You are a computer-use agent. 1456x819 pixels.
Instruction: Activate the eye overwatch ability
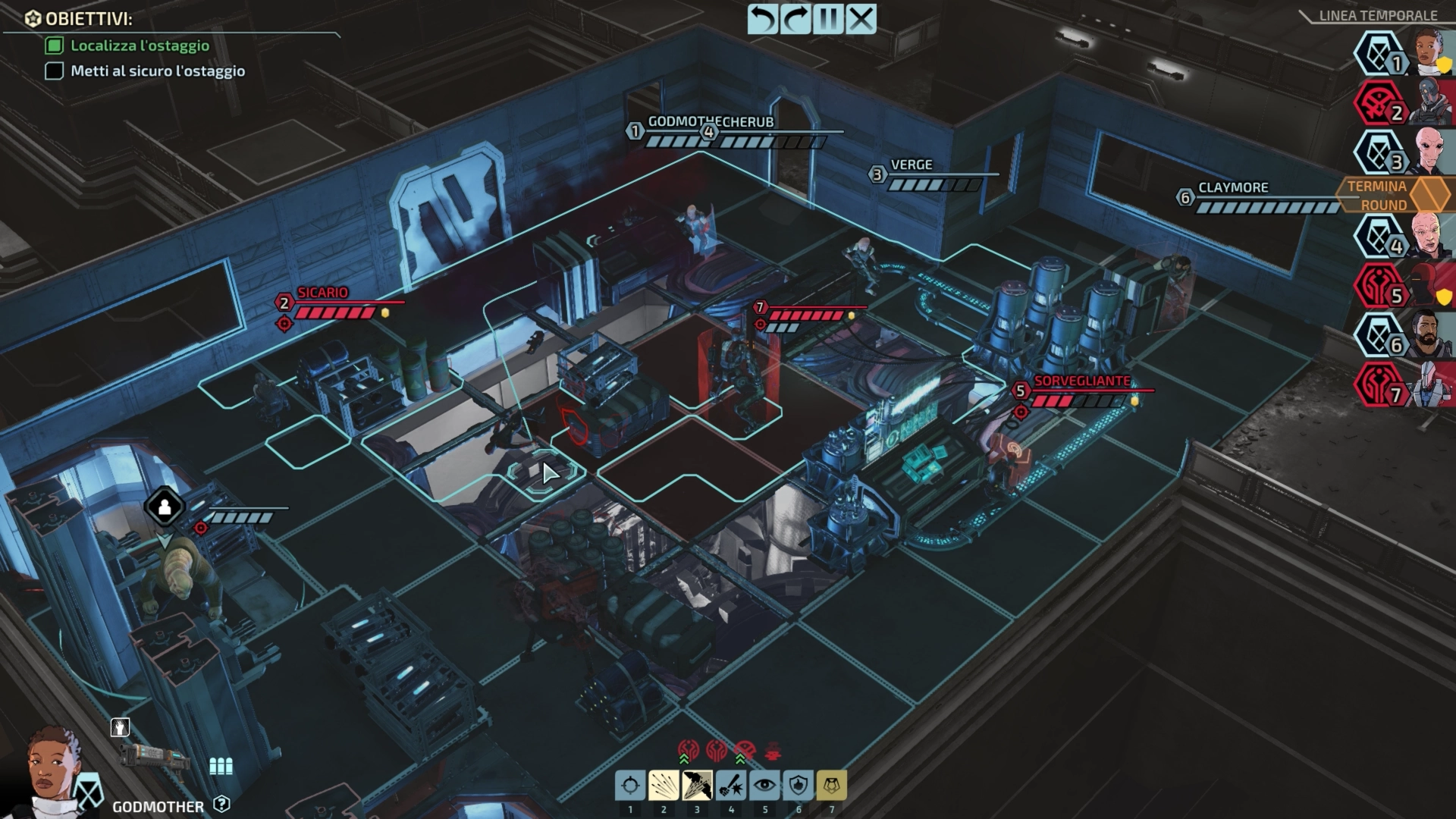764,786
